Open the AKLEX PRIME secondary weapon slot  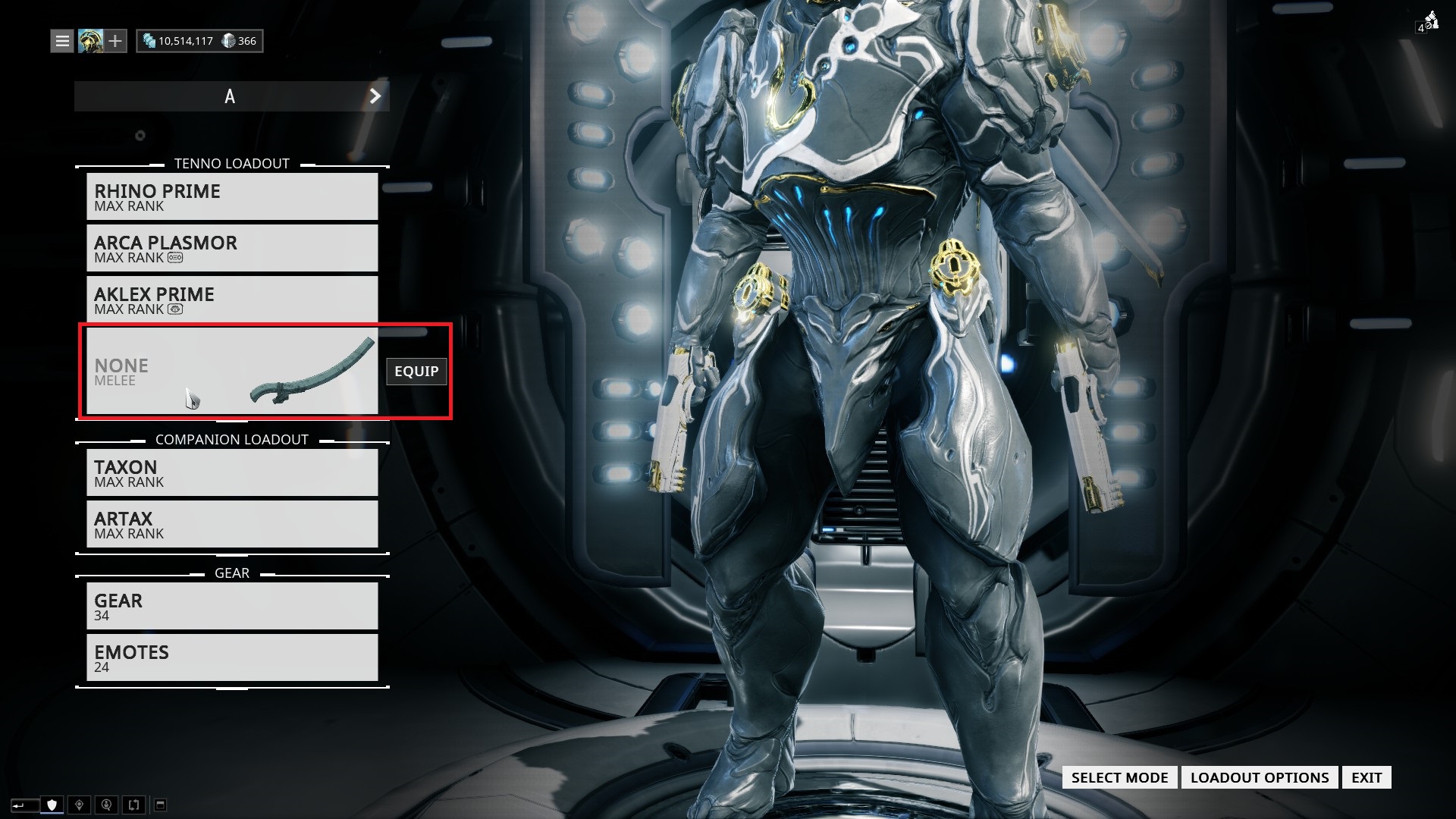click(x=232, y=300)
